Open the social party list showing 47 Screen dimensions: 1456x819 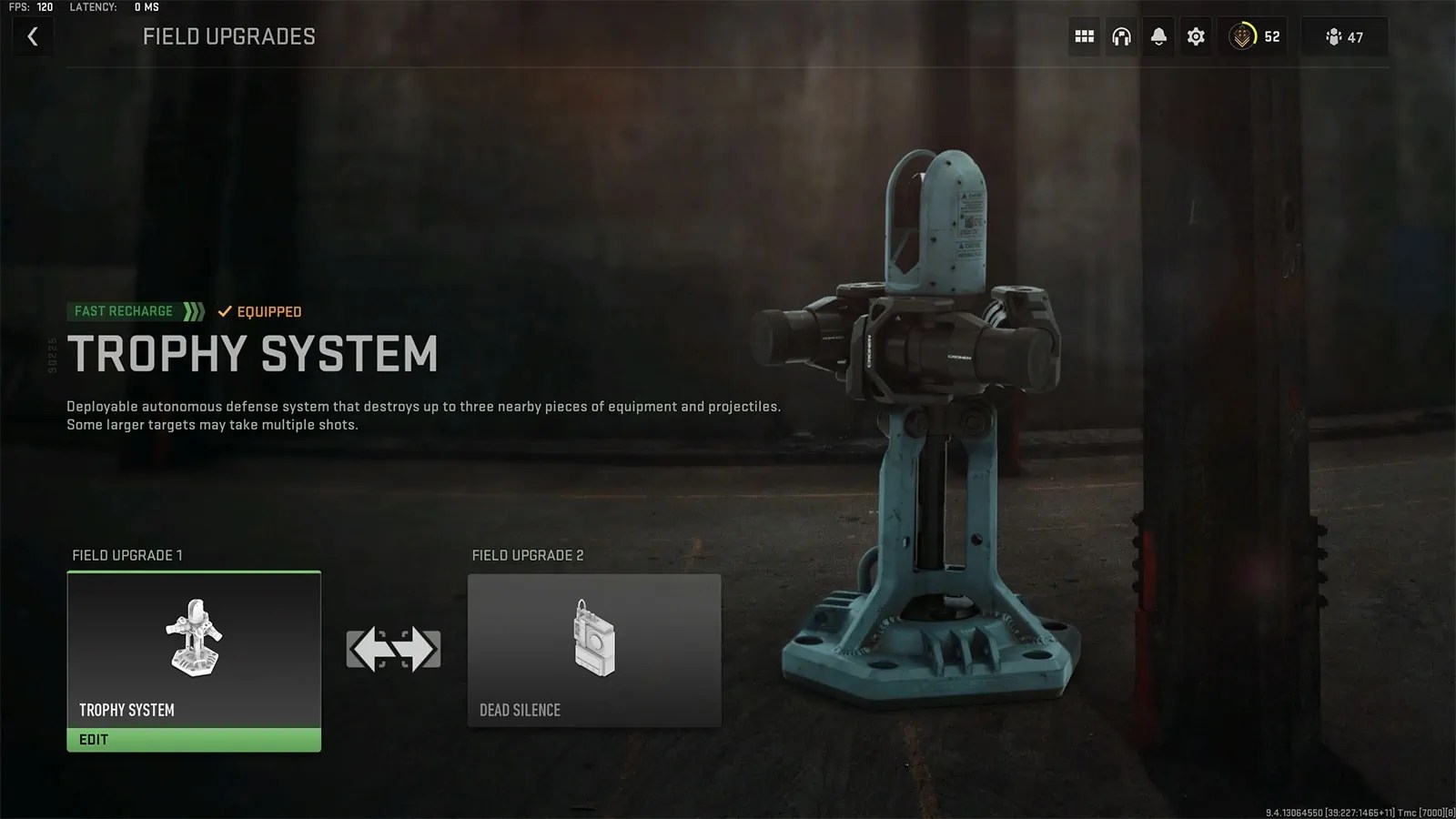(1344, 36)
